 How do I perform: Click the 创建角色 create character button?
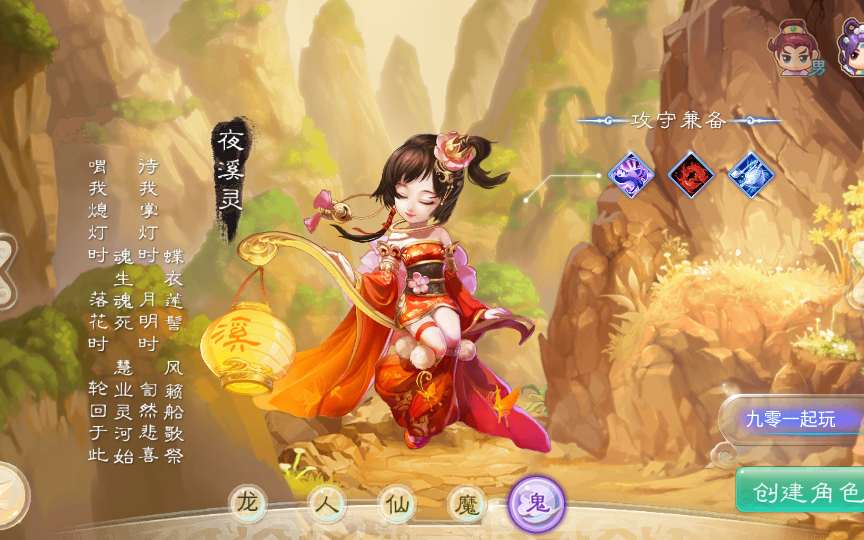(802, 491)
